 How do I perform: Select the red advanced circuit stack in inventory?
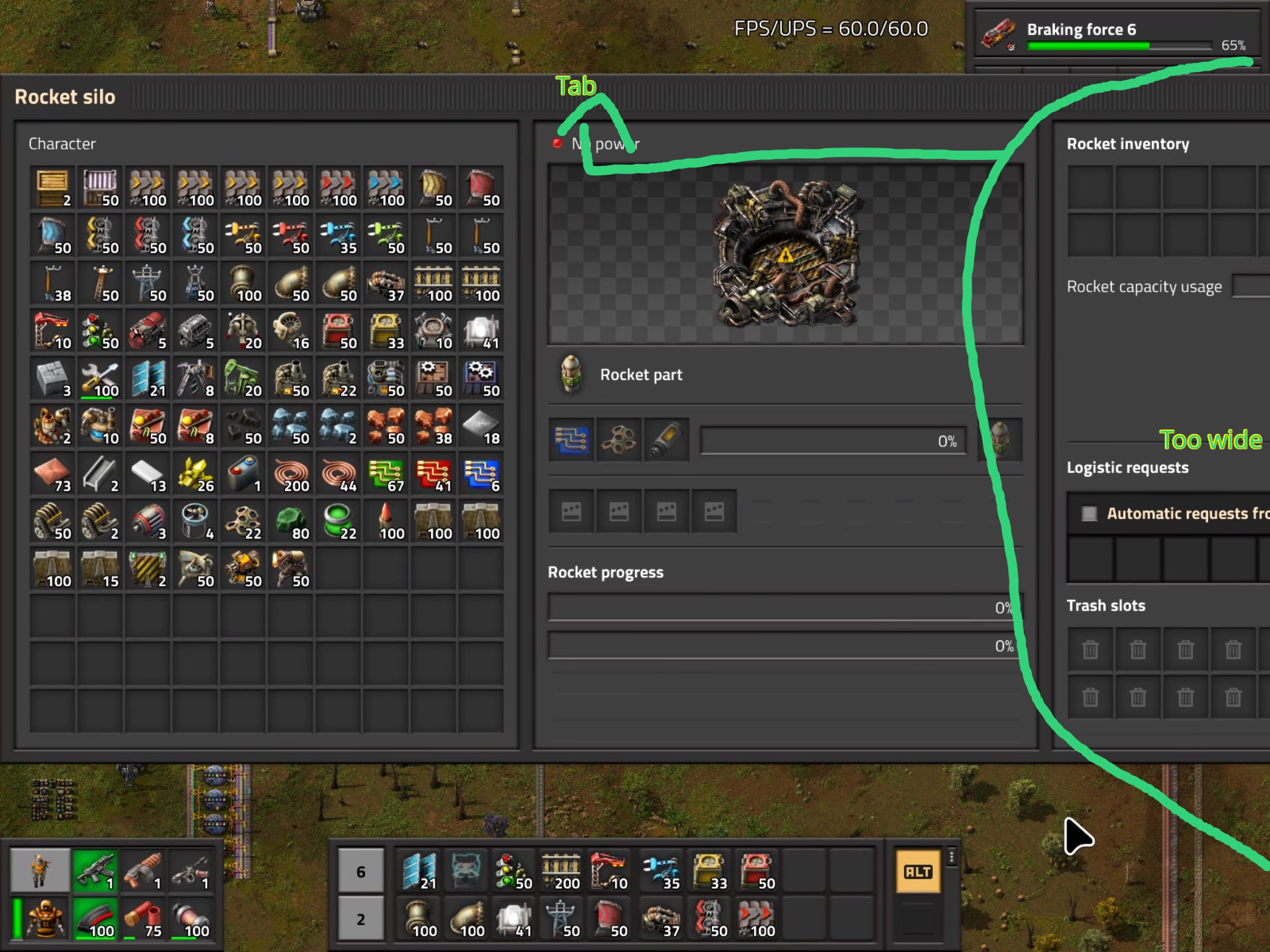tap(433, 474)
